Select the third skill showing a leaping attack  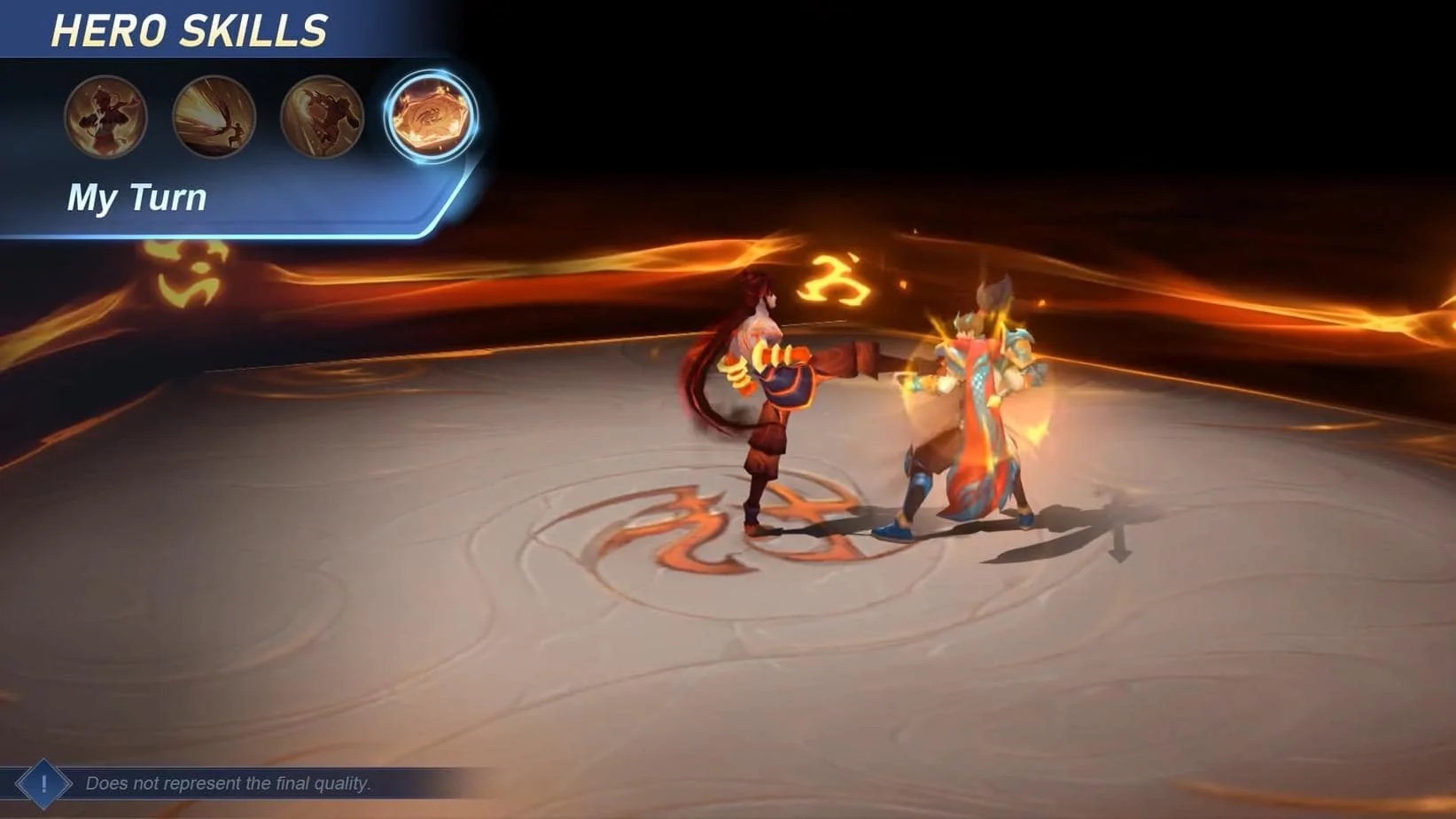coord(323,118)
